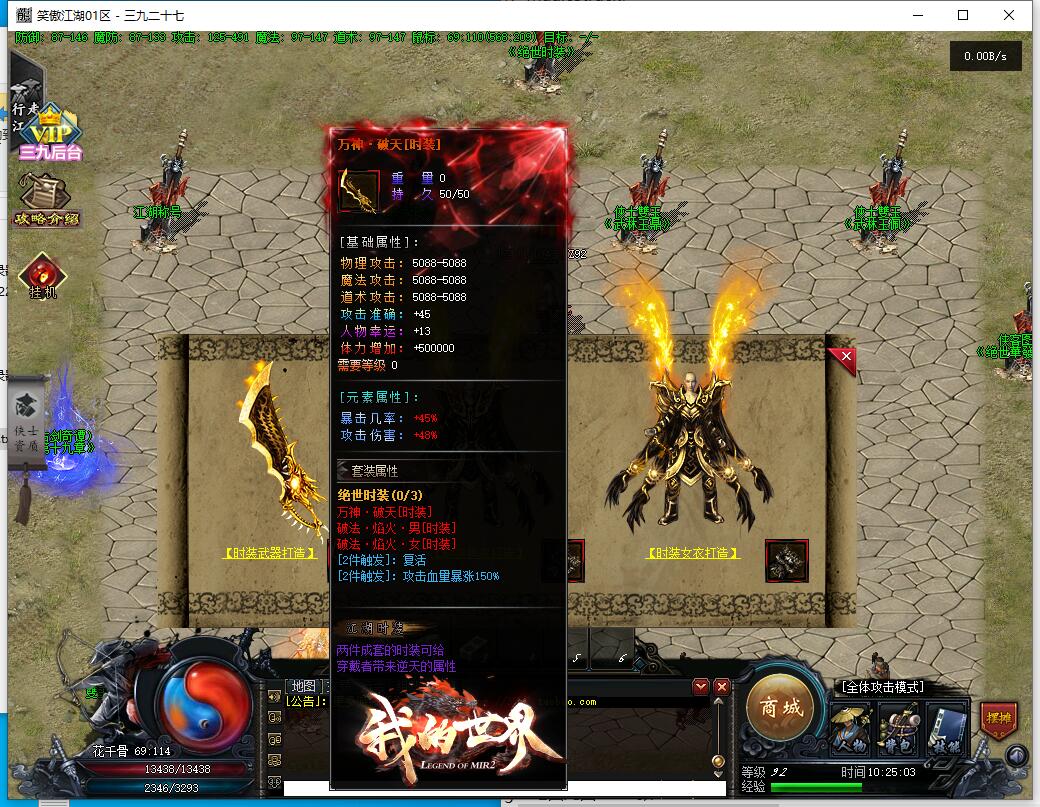Open the 地图 map button

pos(302,686)
